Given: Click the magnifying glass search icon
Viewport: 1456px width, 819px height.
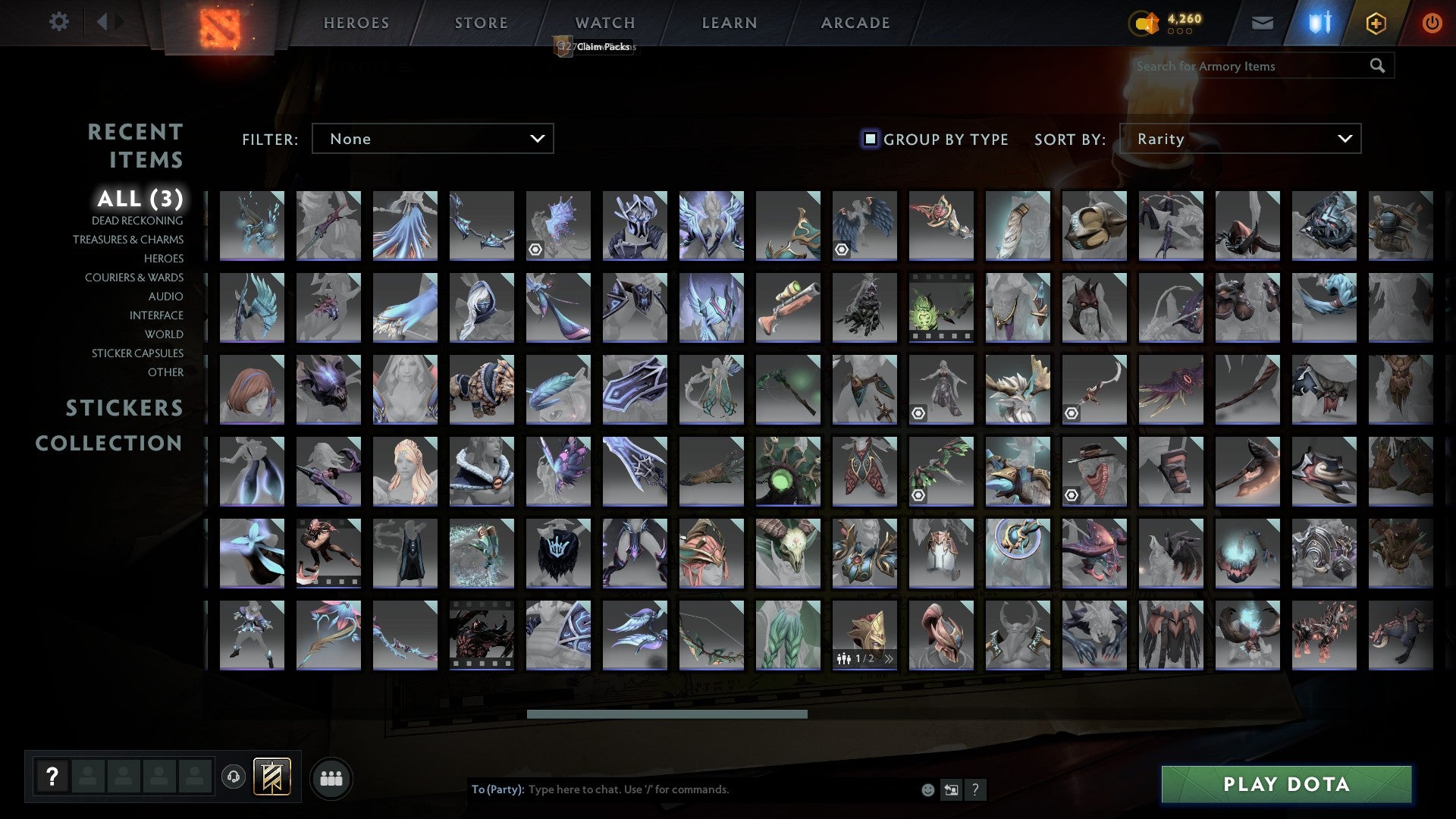Looking at the screenshot, I should [1378, 66].
